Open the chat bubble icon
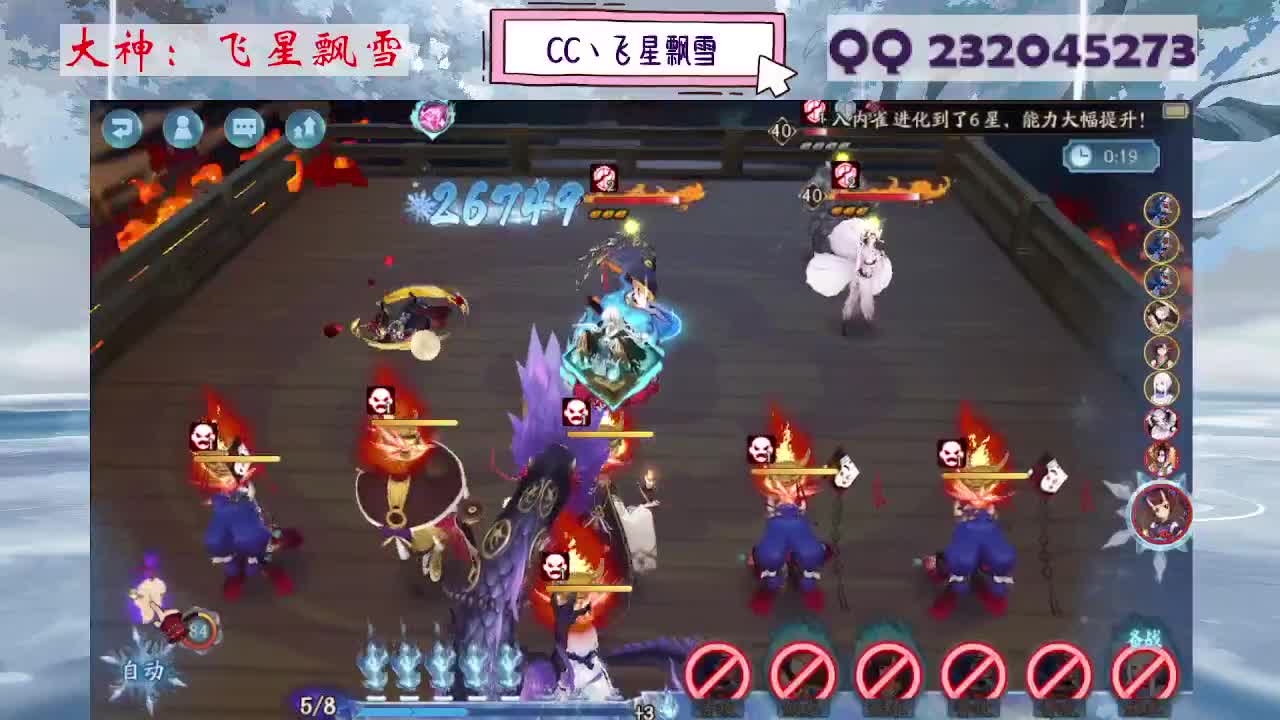 243,128
